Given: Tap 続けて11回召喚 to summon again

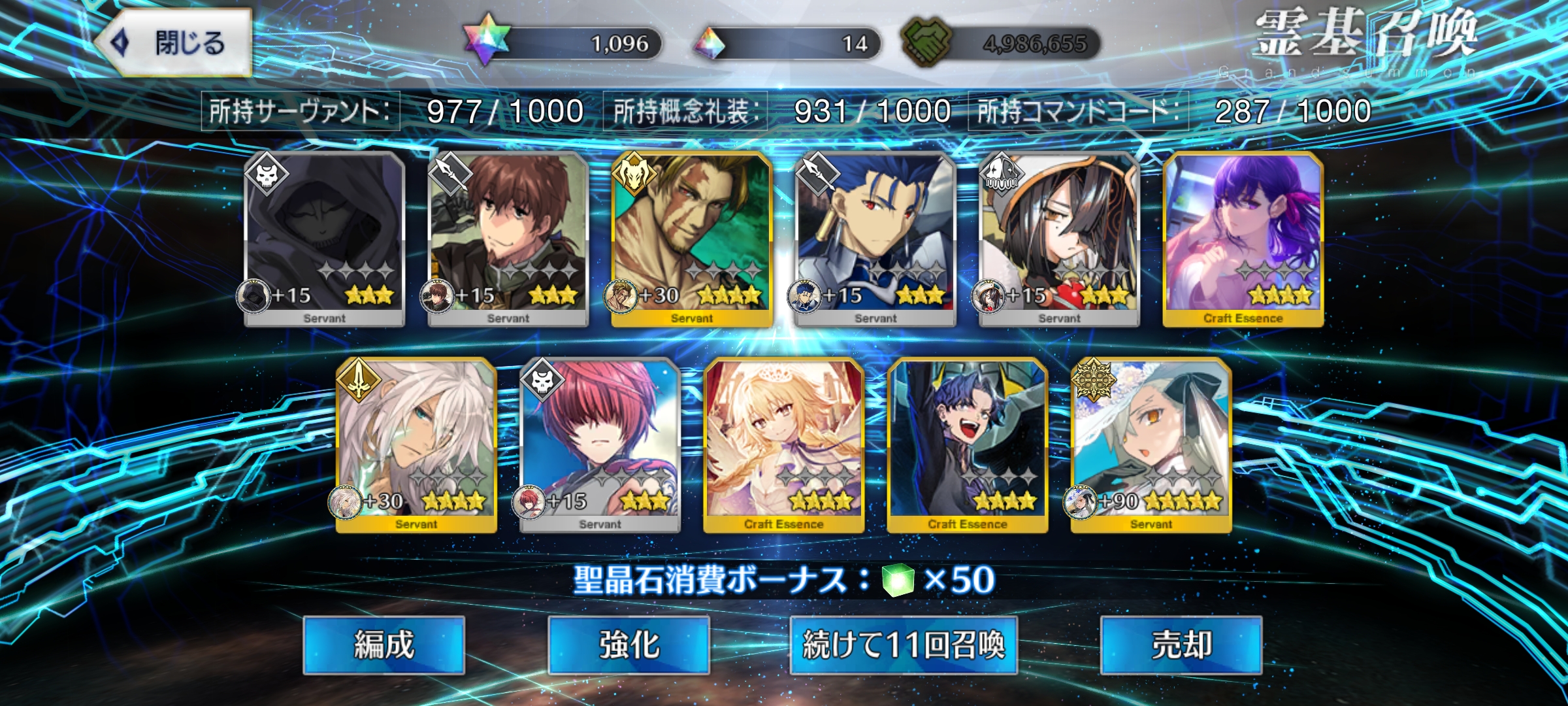Looking at the screenshot, I should tap(904, 645).
